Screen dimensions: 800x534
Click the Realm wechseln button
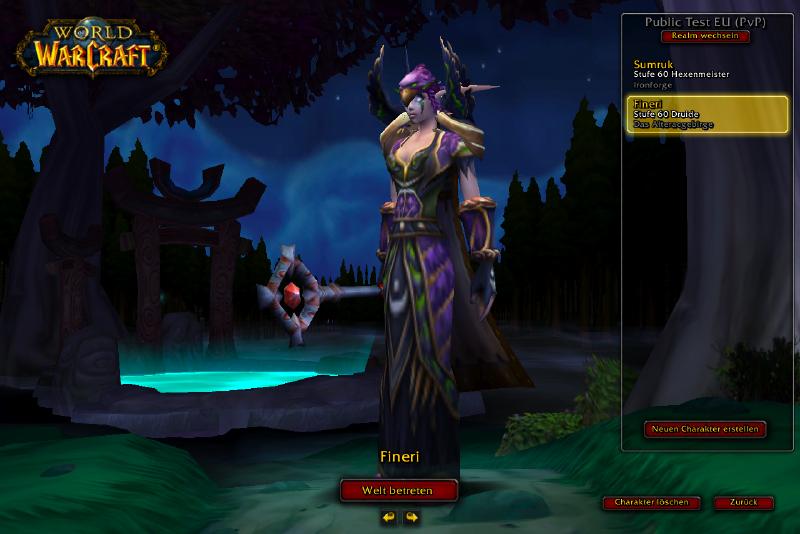point(705,36)
